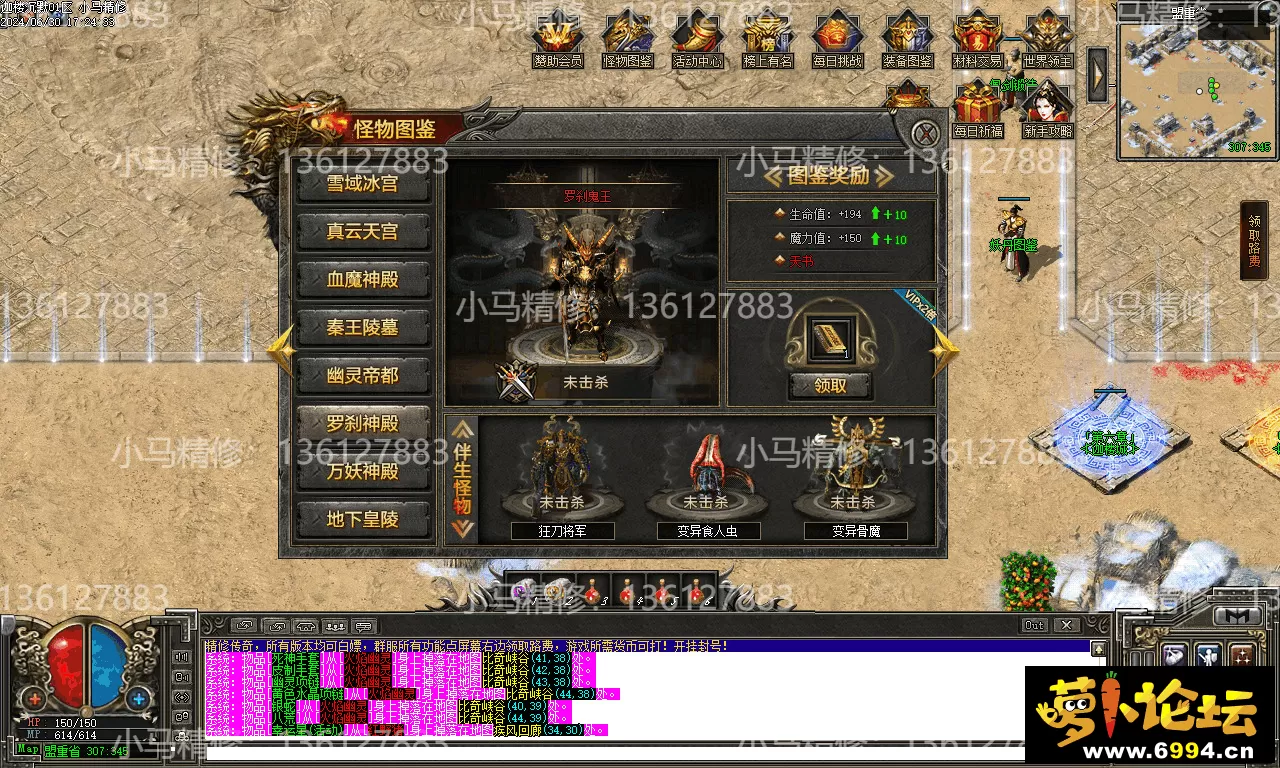Select the 万妖神殿 category
The height and width of the screenshot is (768, 1280).
363,471
